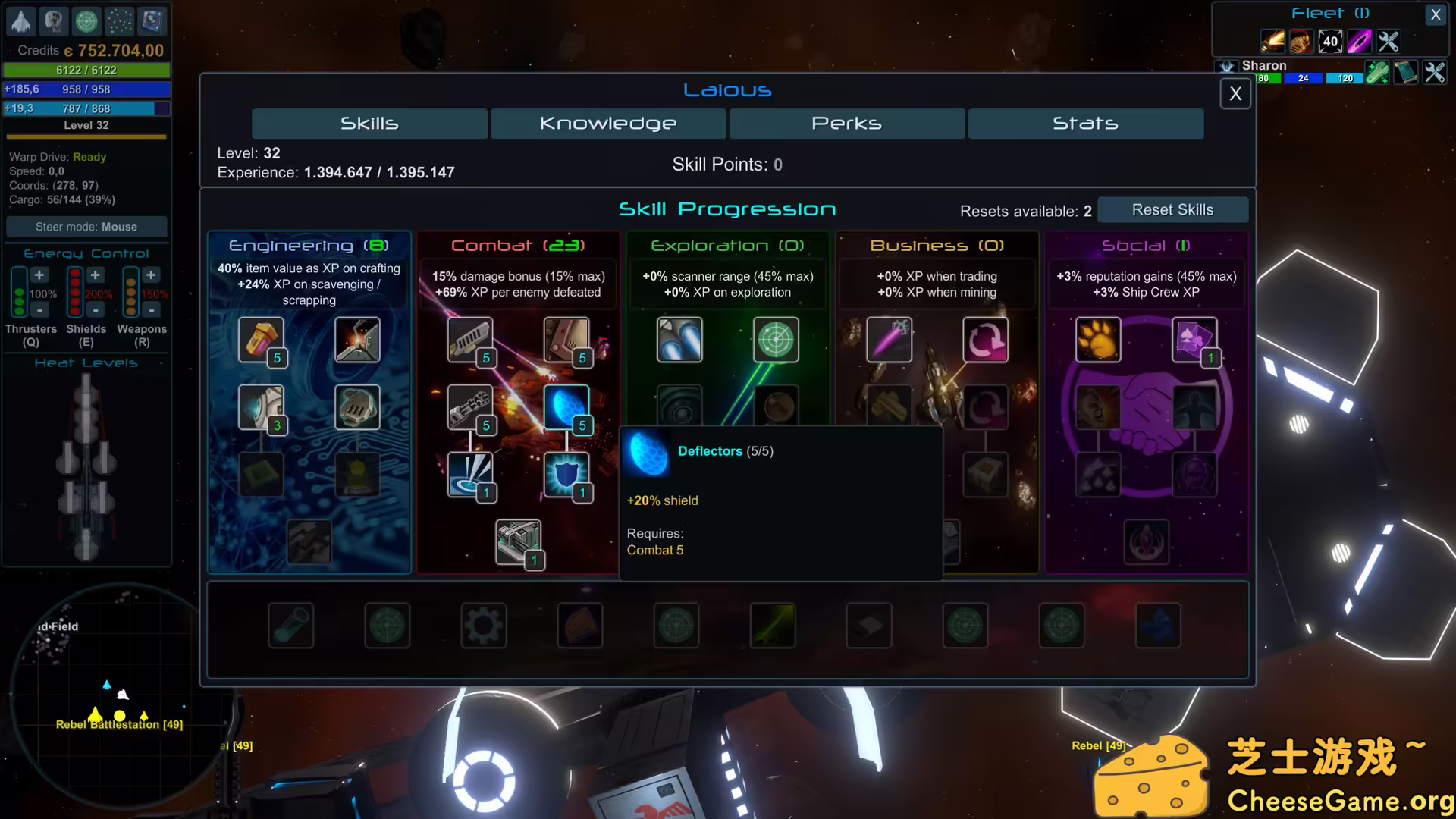Select the paw skill icon in Social tree
Image resolution: width=1456 pixels, height=819 pixels.
point(1097,340)
